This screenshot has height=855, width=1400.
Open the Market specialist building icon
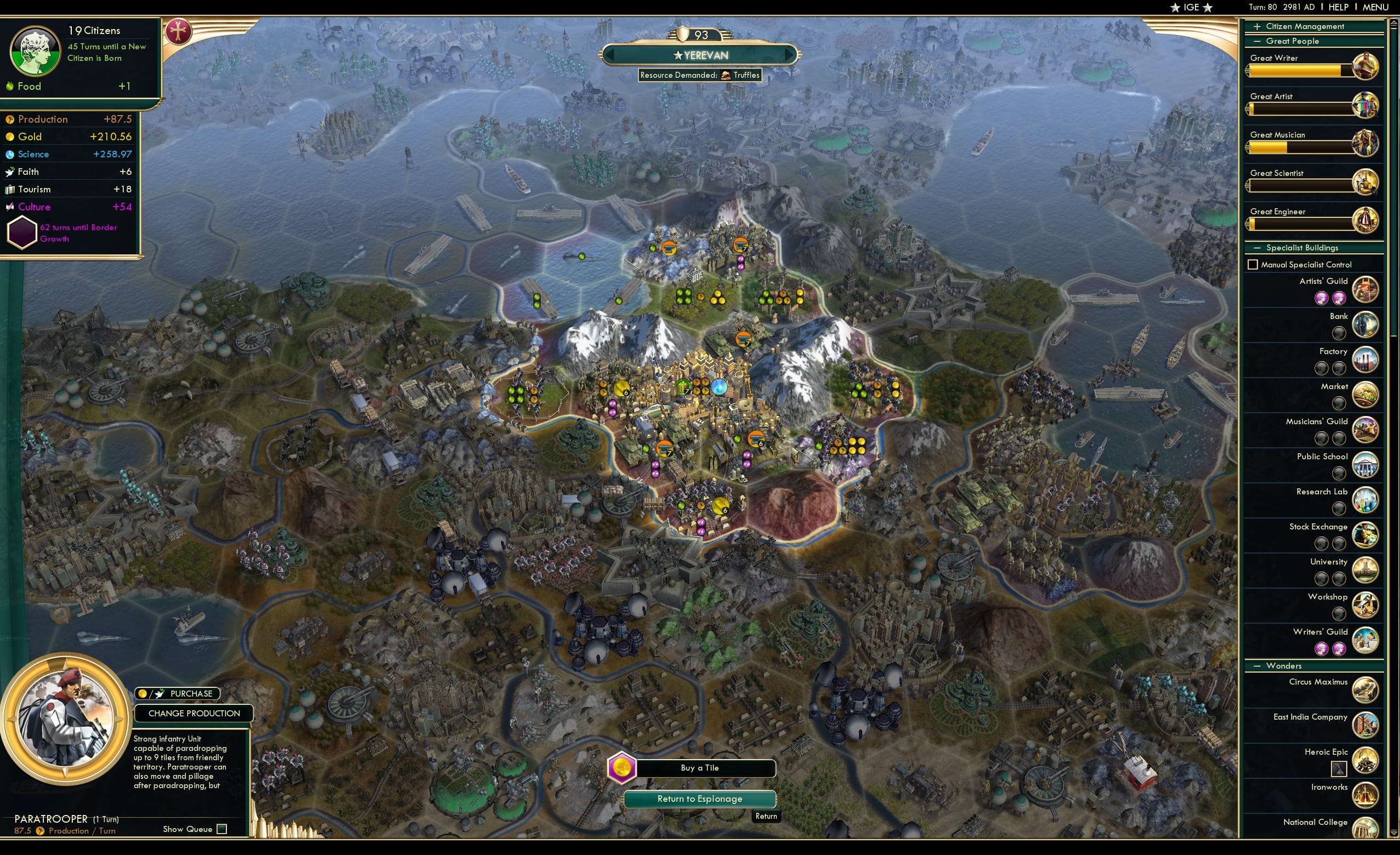pos(1365,396)
